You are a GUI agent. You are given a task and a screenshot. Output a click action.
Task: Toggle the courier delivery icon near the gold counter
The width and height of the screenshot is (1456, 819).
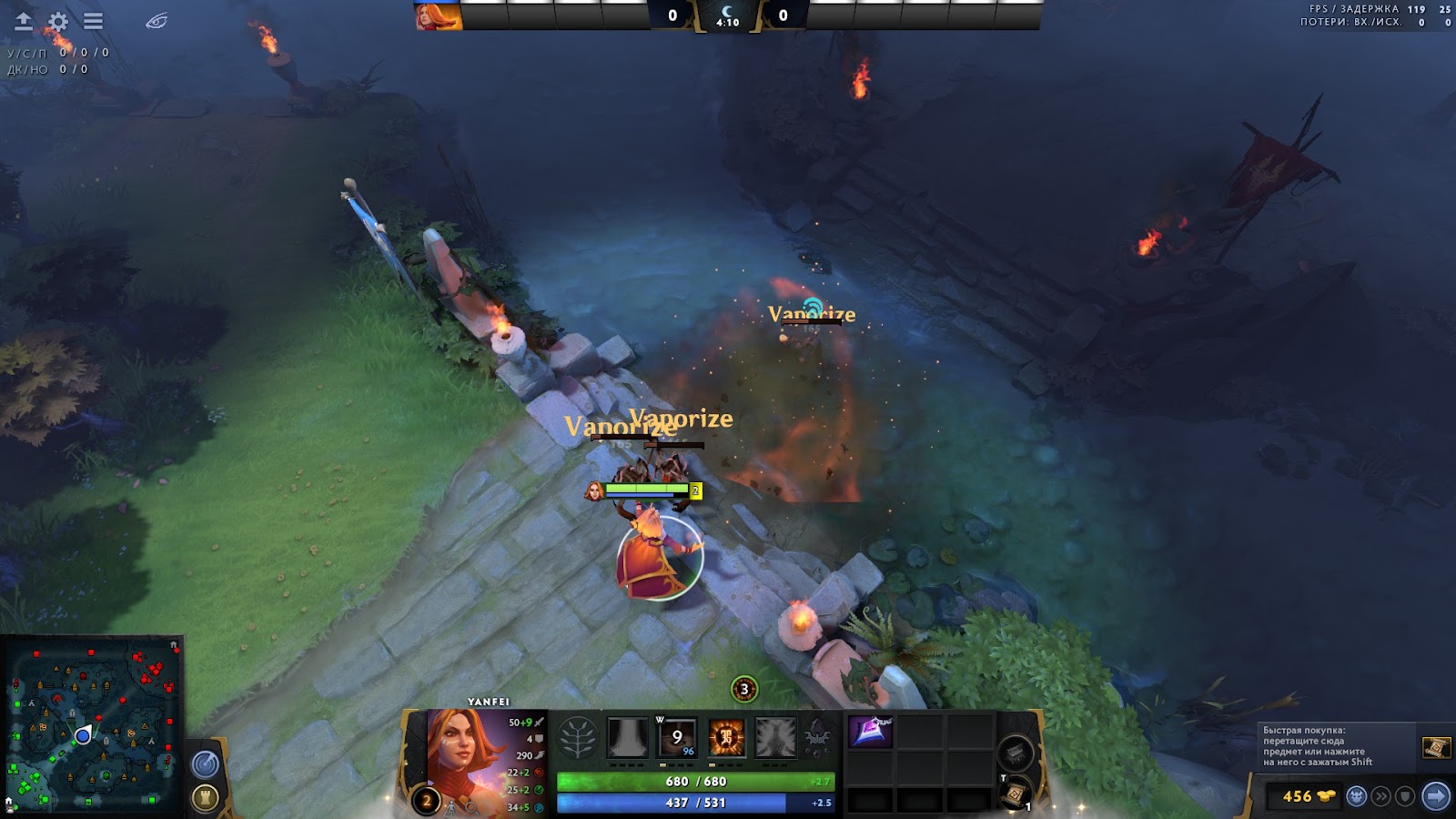pyautogui.click(x=1357, y=796)
